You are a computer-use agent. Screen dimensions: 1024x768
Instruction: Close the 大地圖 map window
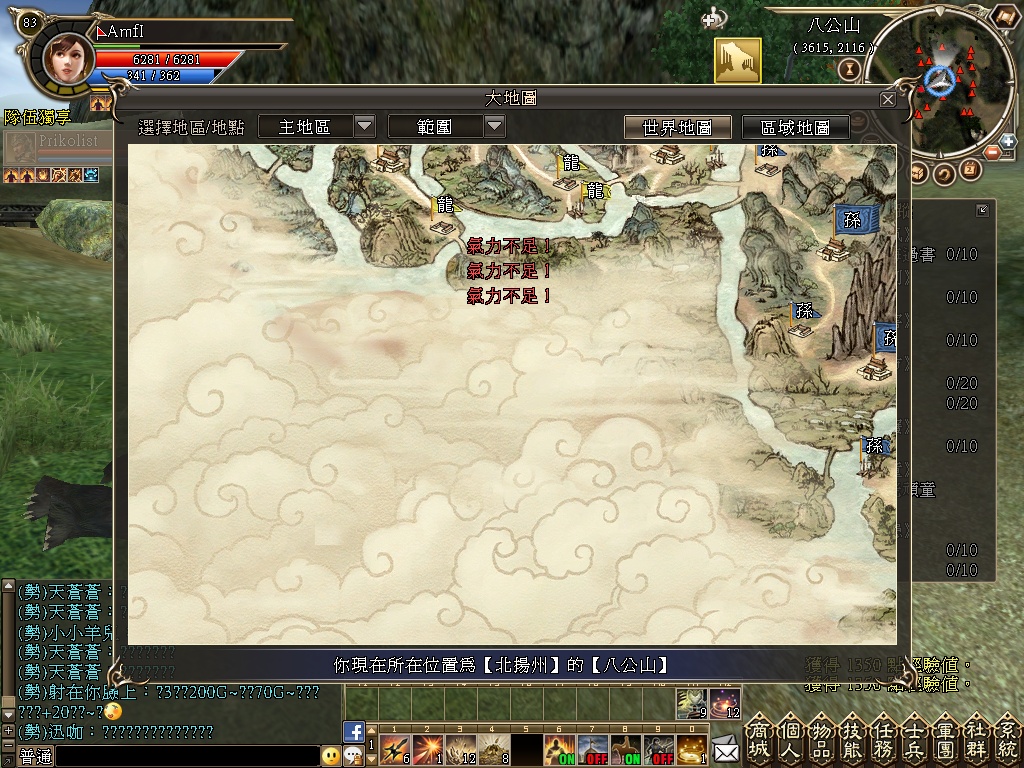(888, 99)
